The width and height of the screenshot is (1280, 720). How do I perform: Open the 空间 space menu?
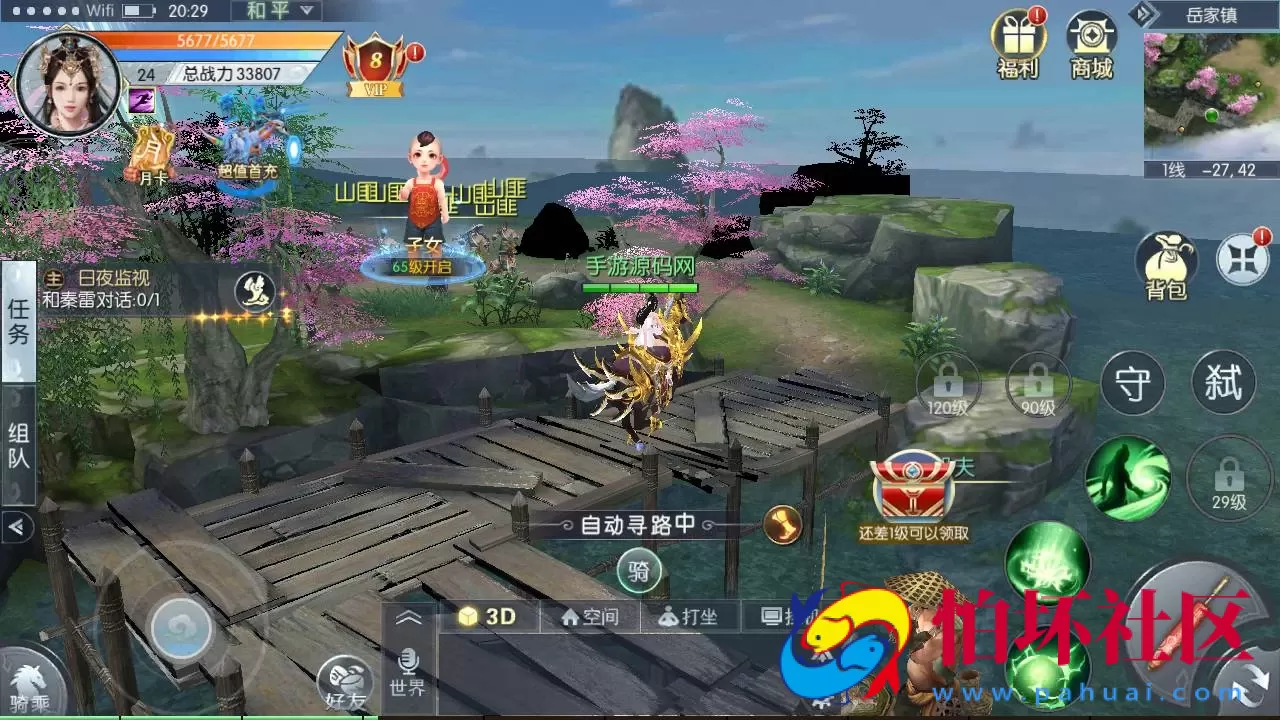591,617
